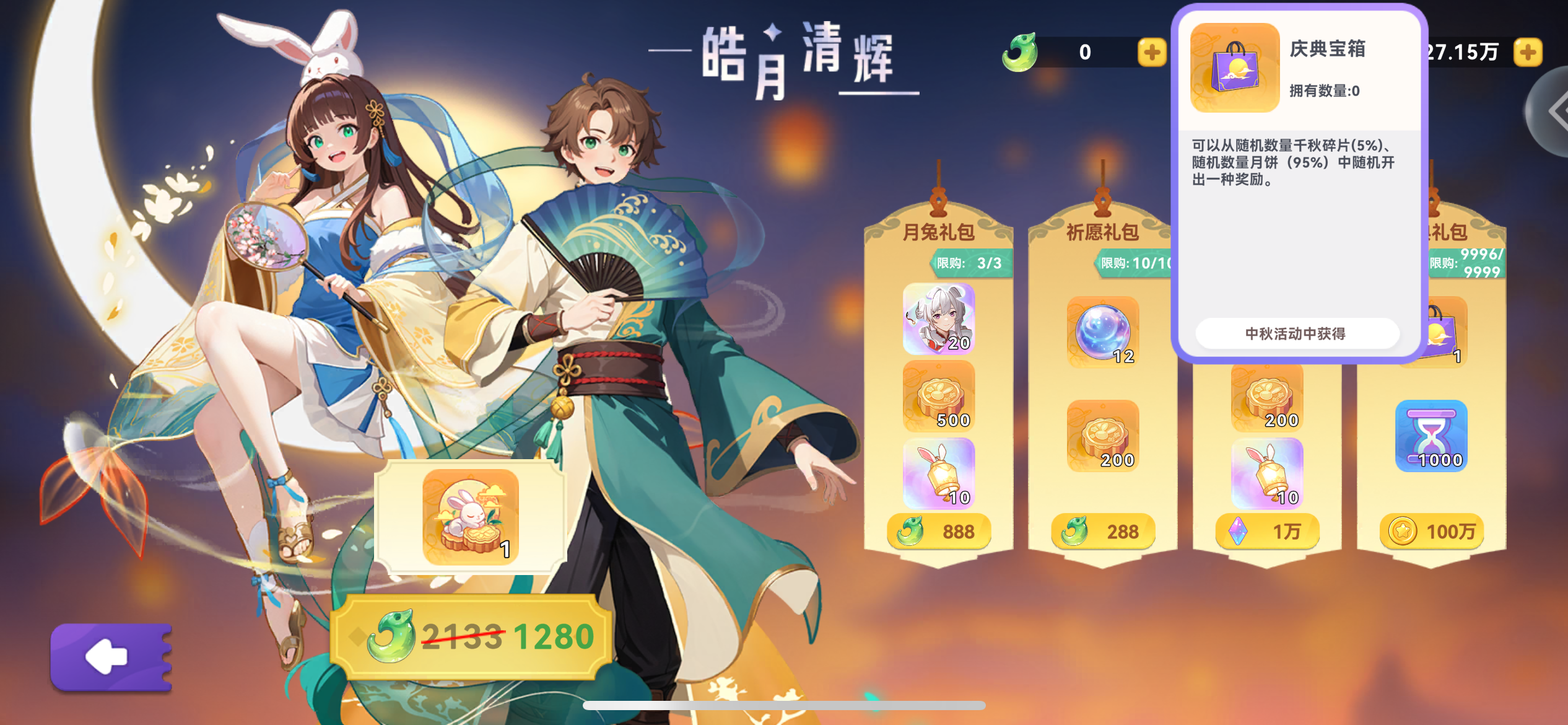Viewport: 1568px width, 725px height.
Task: Purchase the pack priced at 888
Action: (938, 531)
